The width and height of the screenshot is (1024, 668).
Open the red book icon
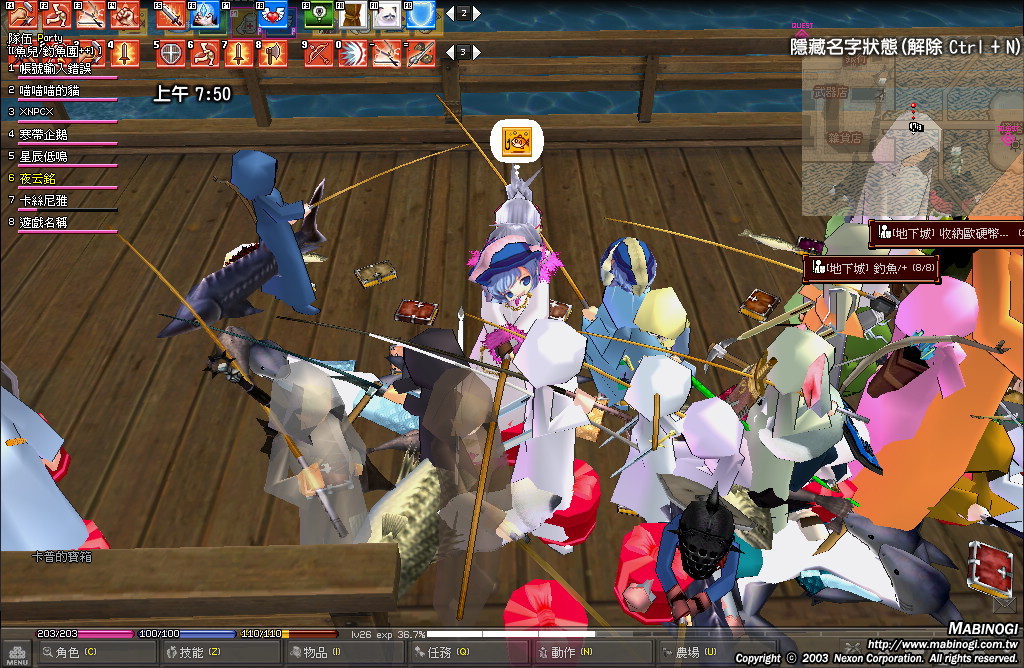coord(989,566)
